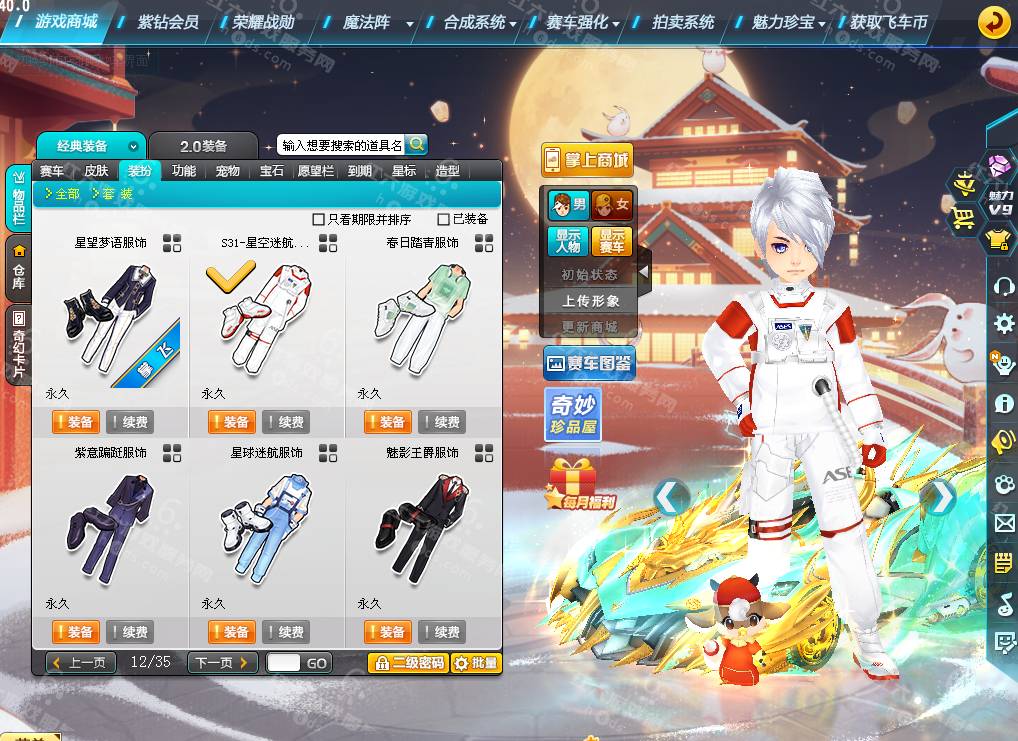Image resolution: width=1018 pixels, height=741 pixels.
Task: Toggle the 只看期限并排序 checkbox
Action: (x=319, y=219)
